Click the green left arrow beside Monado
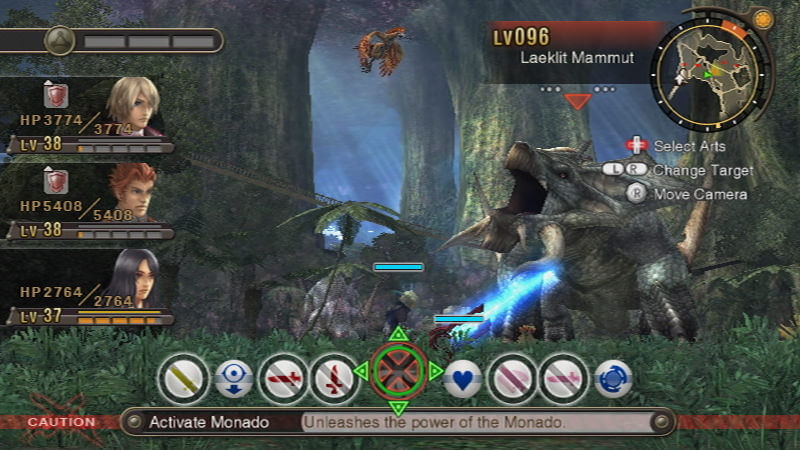The image size is (800, 450). (x=360, y=371)
